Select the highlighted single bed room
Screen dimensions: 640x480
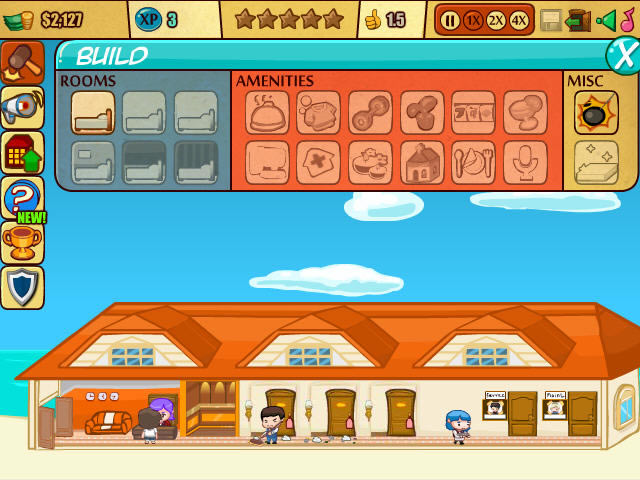click(x=93, y=113)
